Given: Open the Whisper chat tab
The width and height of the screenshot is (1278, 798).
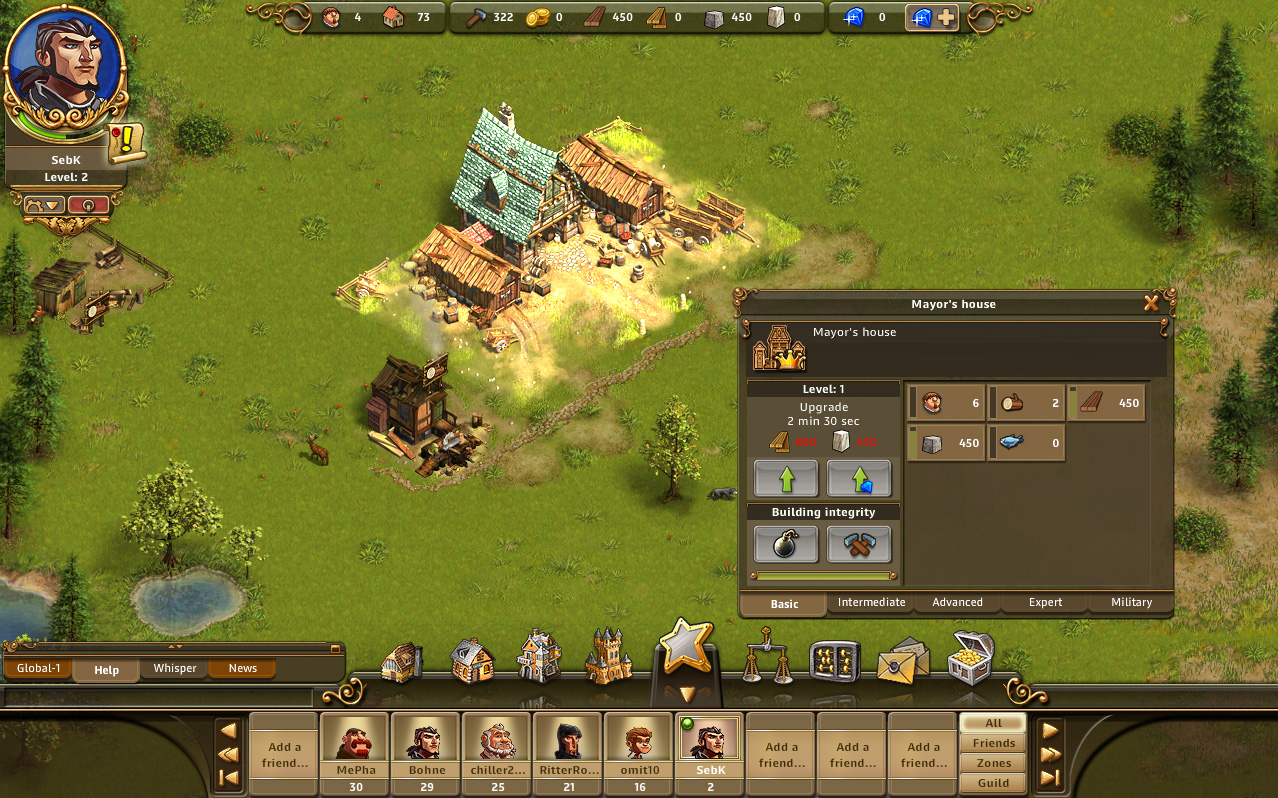Looking at the screenshot, I should coord(175,668).
